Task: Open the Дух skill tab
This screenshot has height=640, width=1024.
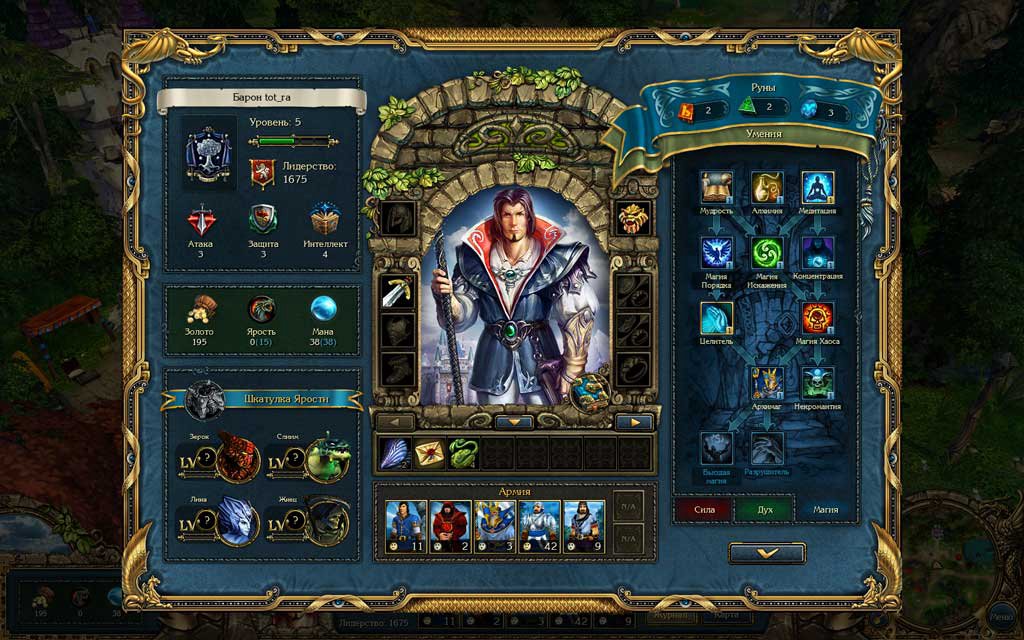Action: [x=764, y=509]
